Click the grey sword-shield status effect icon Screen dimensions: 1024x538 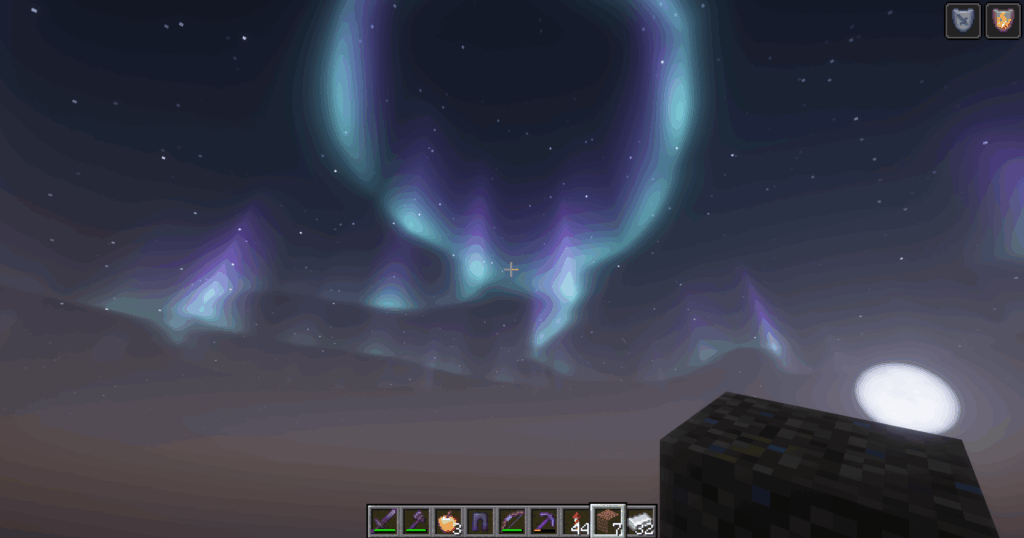(x=963, y=21)
